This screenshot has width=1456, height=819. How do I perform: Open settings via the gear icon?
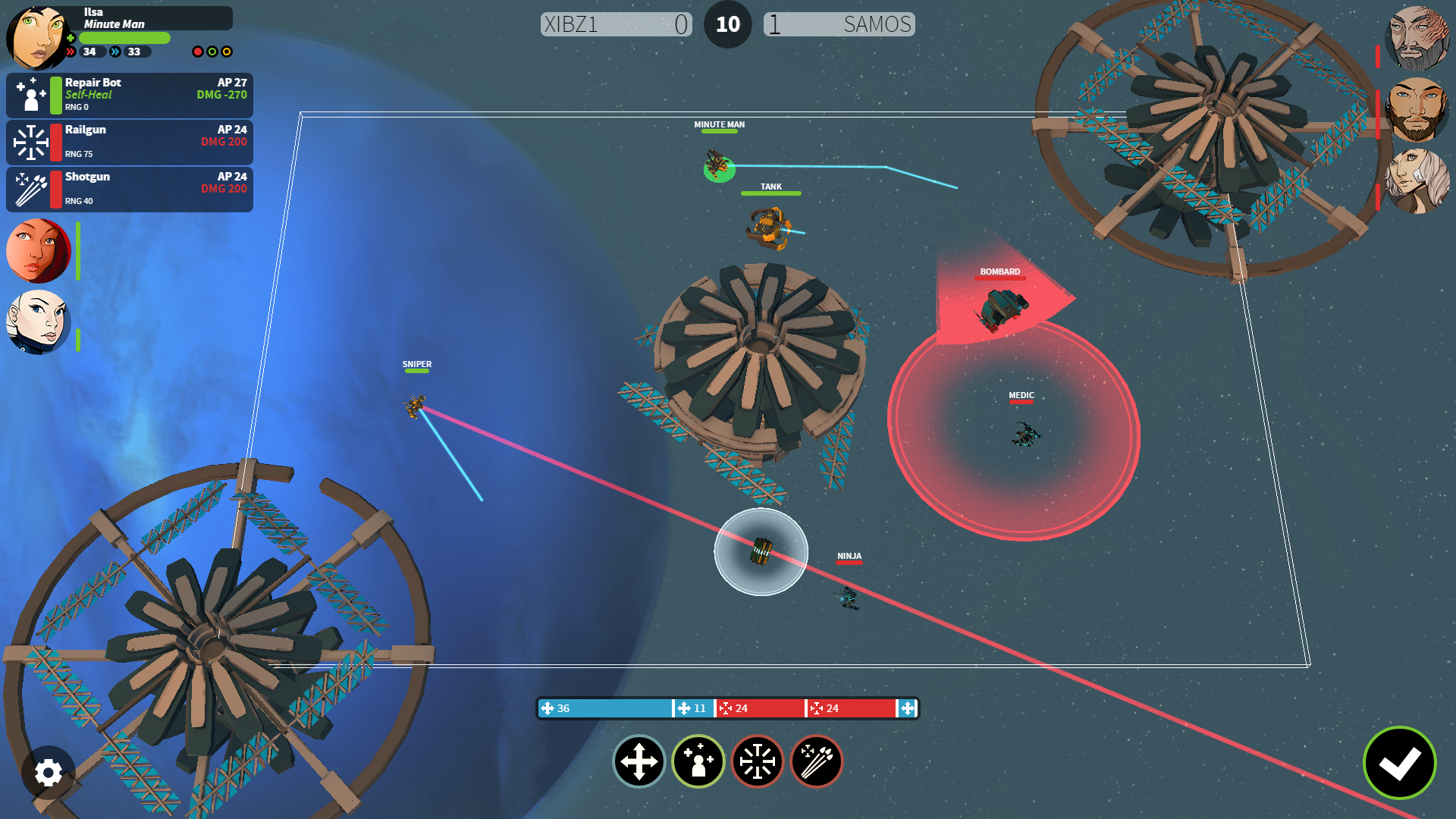[49, 773]
